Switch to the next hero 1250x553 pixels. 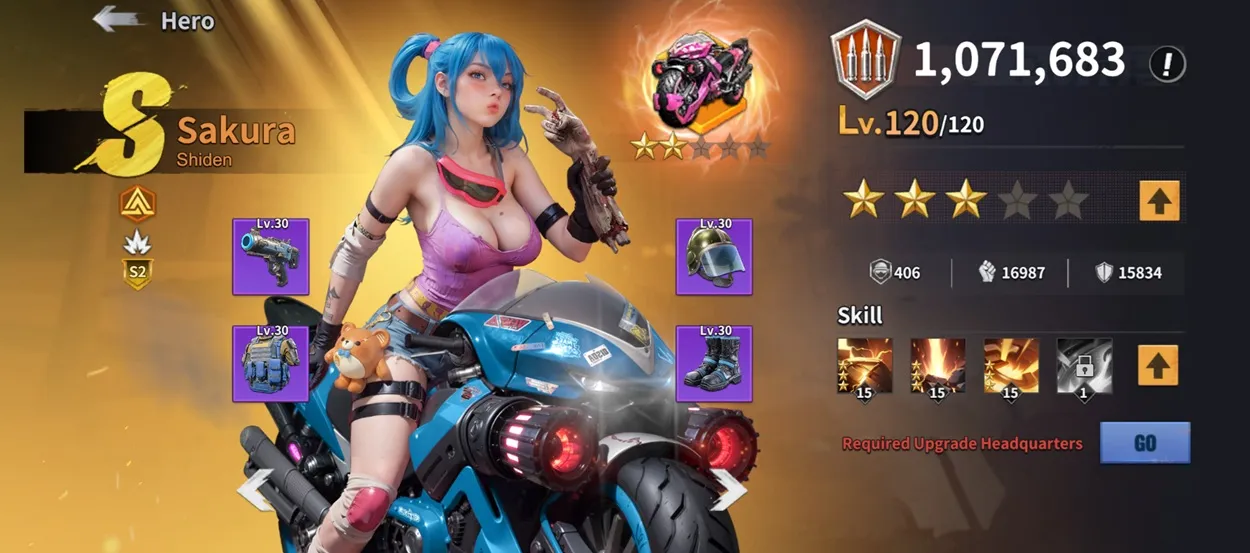(728, 489)
